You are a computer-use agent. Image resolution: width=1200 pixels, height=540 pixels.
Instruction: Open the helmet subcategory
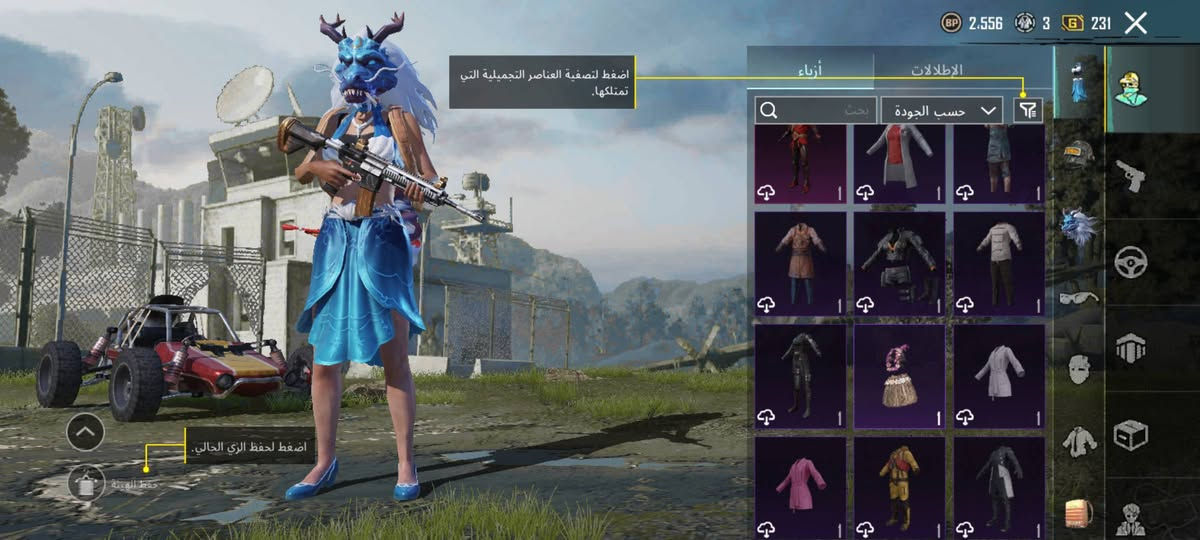(x=1077, y=155)
